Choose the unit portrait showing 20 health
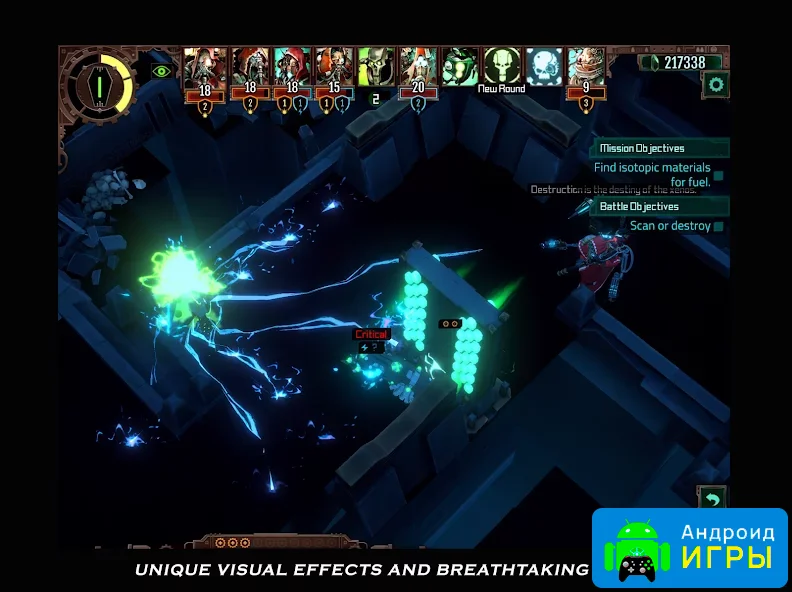 point(418,67)
